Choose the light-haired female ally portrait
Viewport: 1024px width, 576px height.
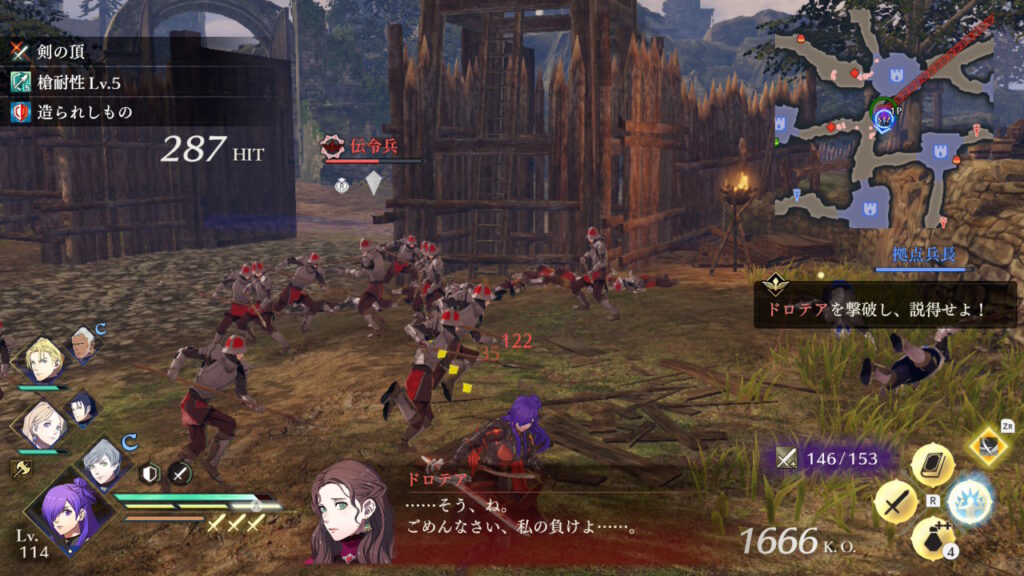[42, 424]
